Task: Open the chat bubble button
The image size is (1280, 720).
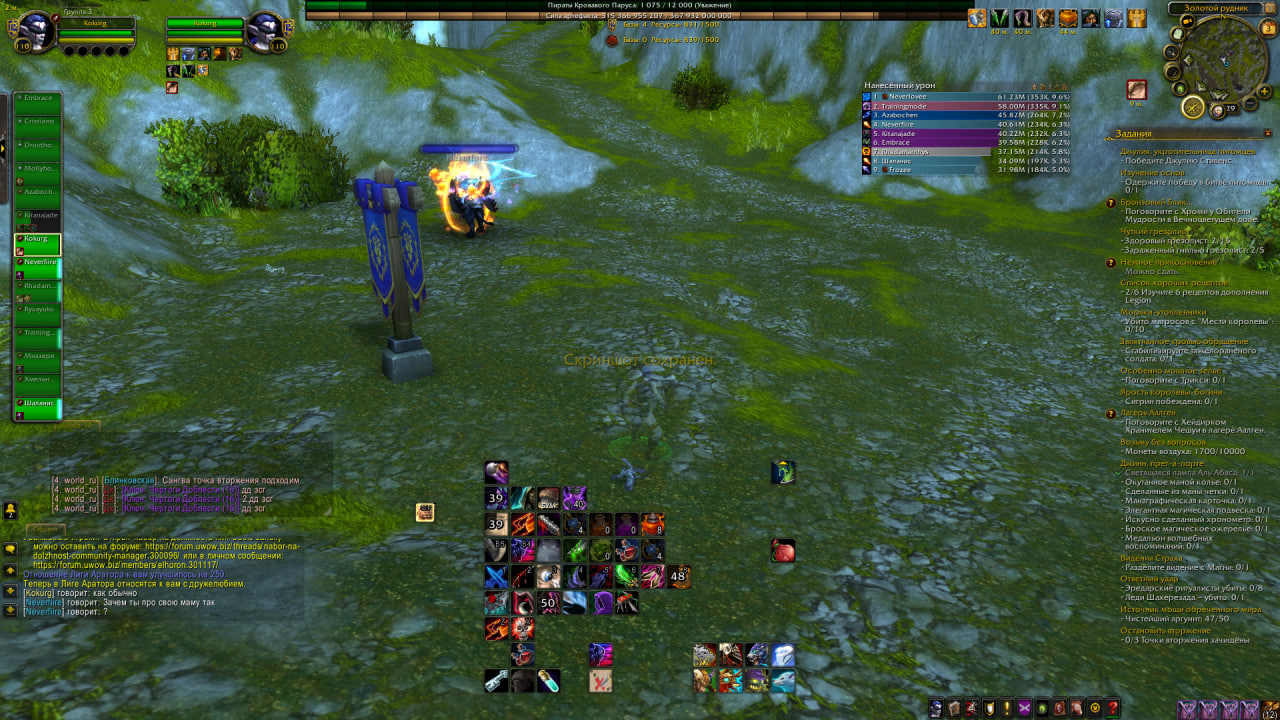Action: (x=10, y=549)
